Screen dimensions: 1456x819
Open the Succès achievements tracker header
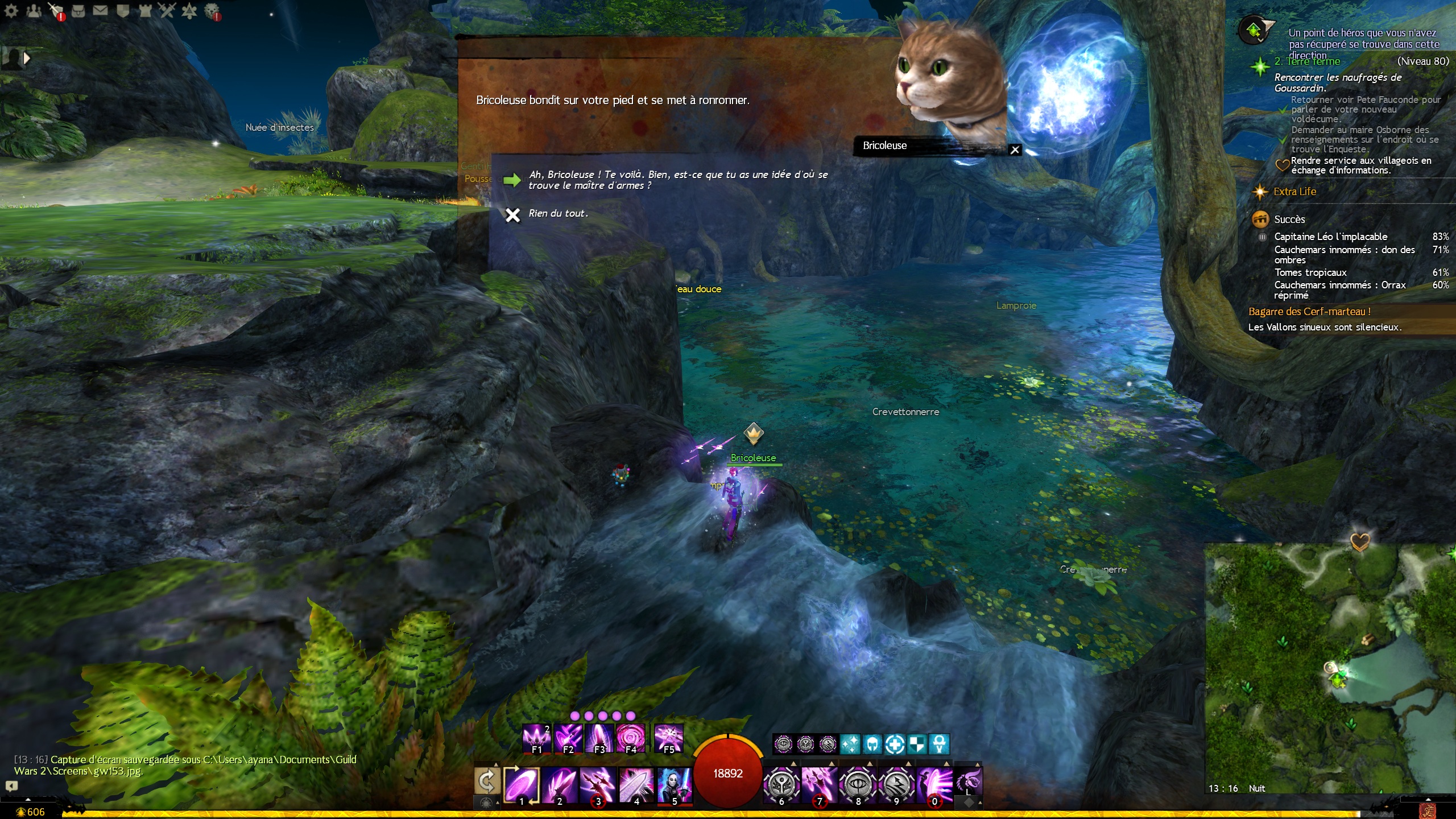click(x=1289, y=220)
